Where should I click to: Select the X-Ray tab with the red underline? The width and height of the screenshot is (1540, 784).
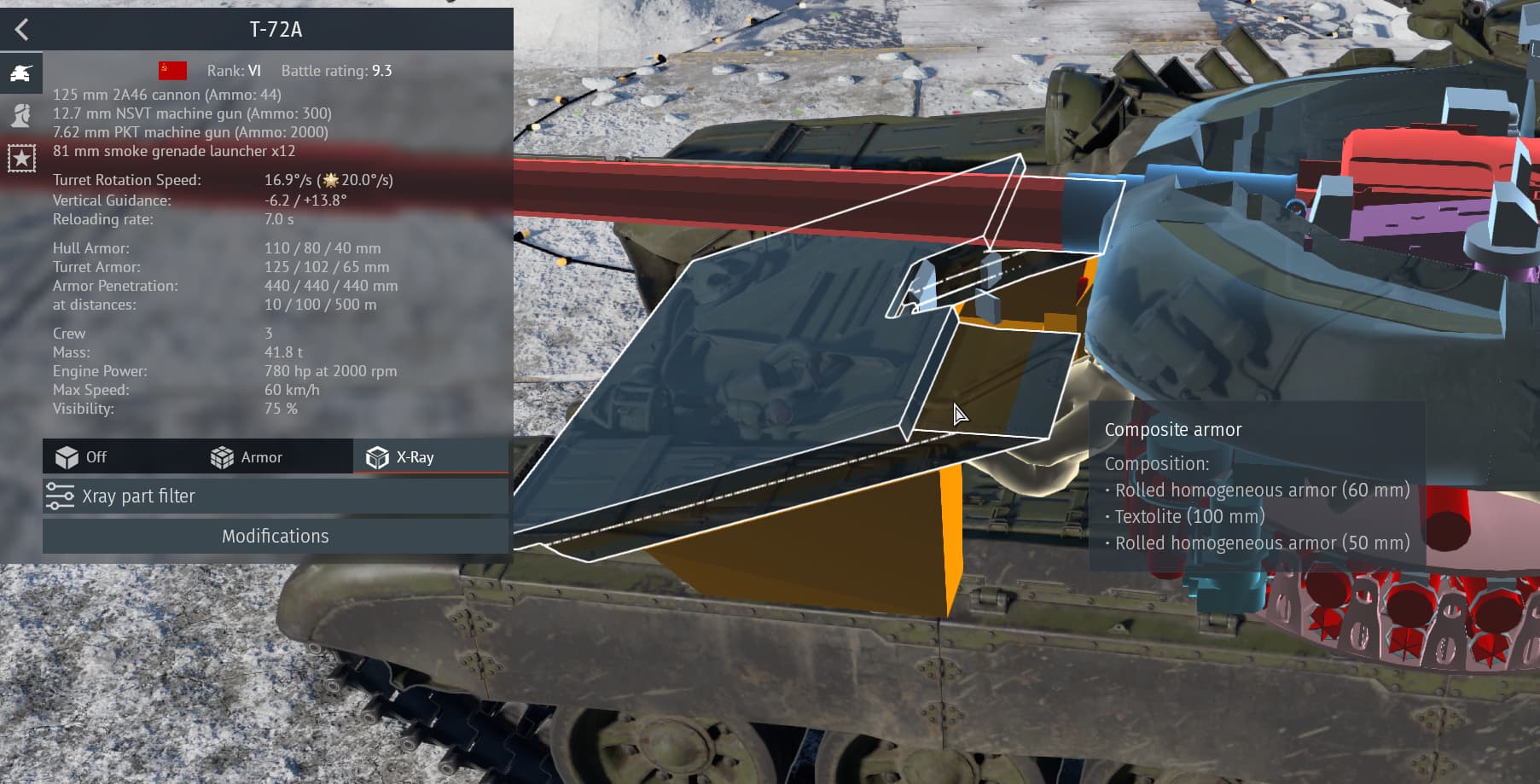[x=429, y=456]
